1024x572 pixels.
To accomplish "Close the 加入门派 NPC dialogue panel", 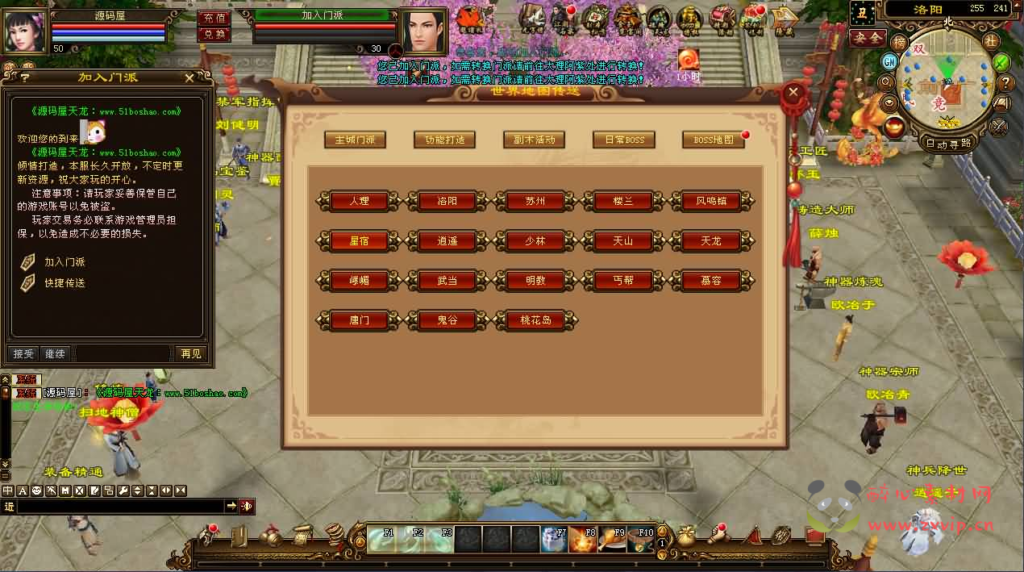I will (x=190, y=77).
